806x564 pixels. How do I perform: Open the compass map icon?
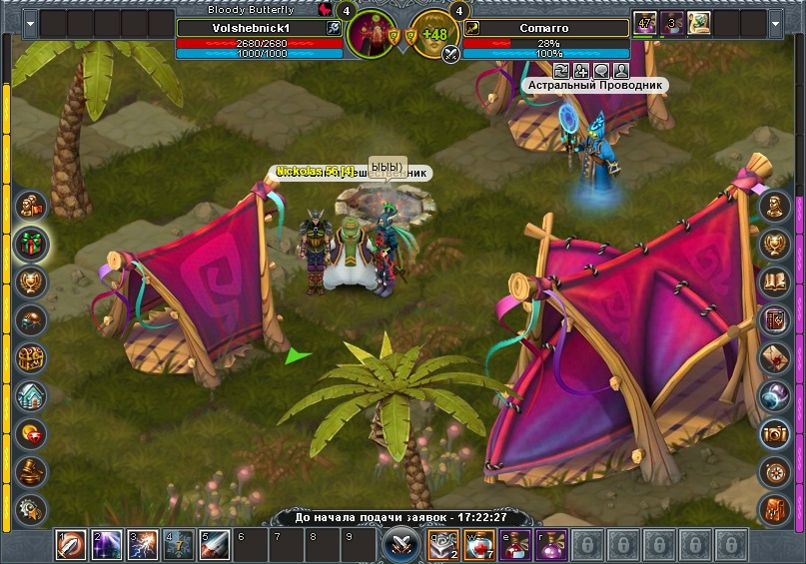(x=775, y=471)
